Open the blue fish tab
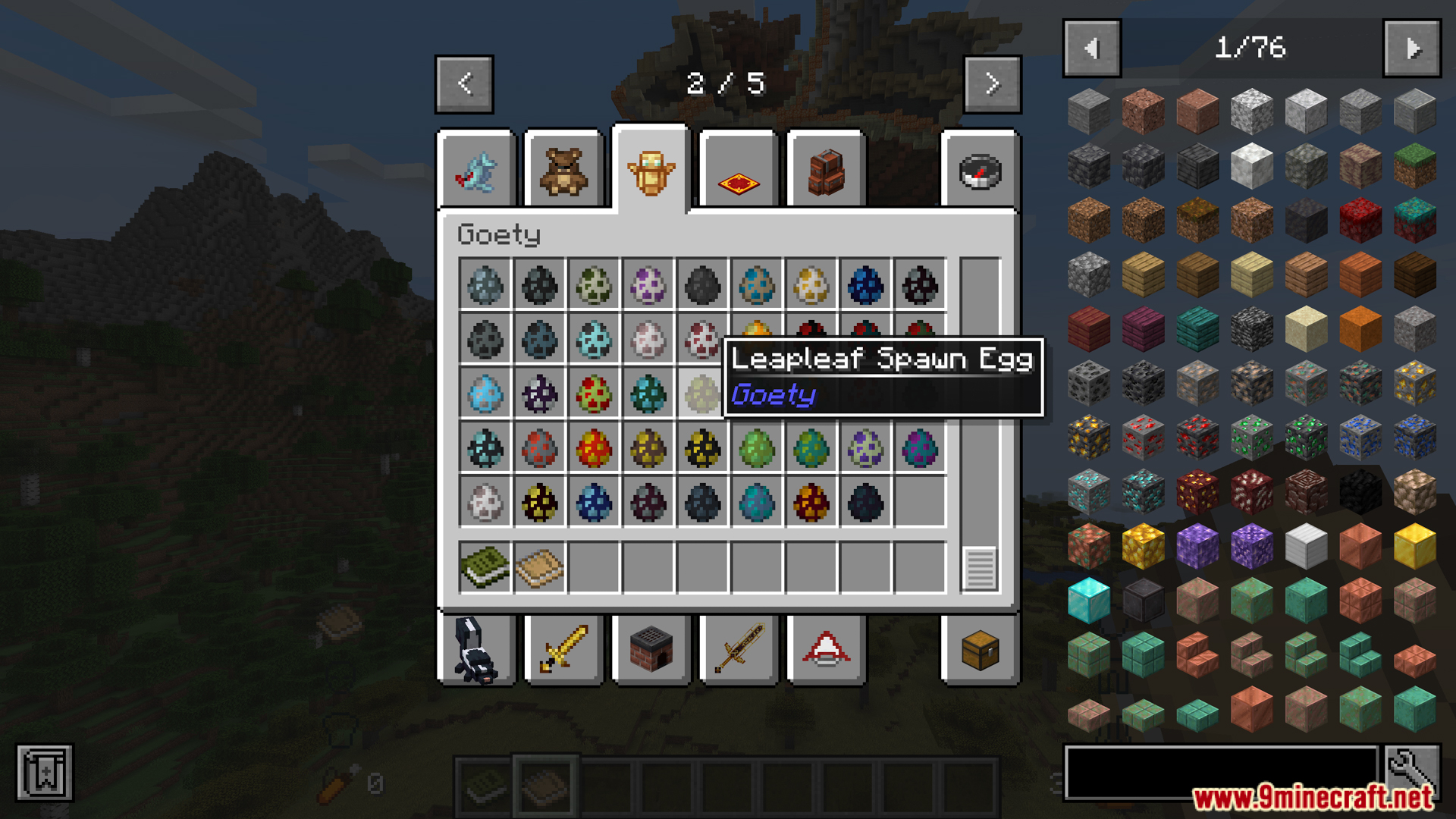1456x819 pixels. pos(476,171)
